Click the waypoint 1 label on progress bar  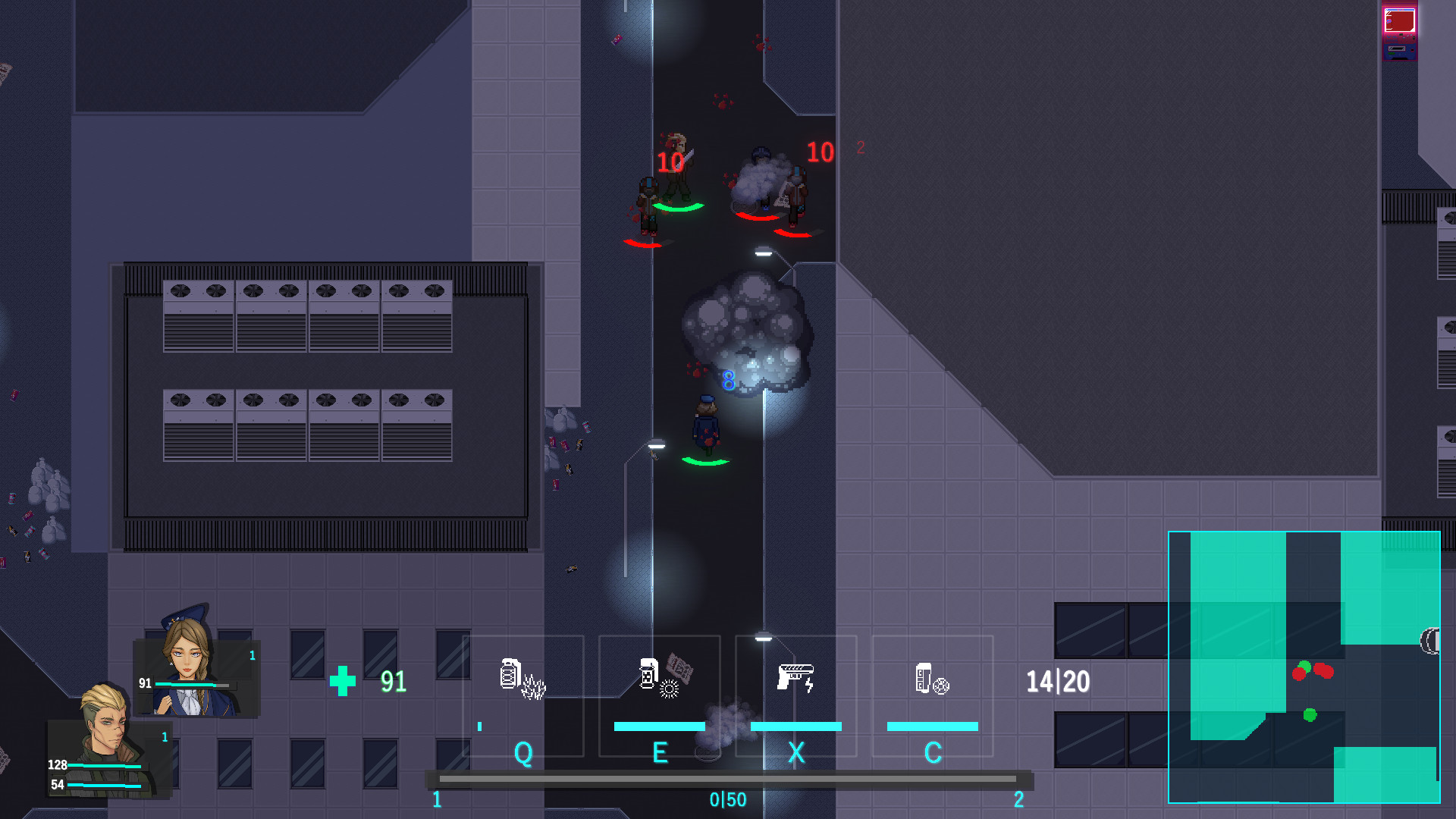437,799
